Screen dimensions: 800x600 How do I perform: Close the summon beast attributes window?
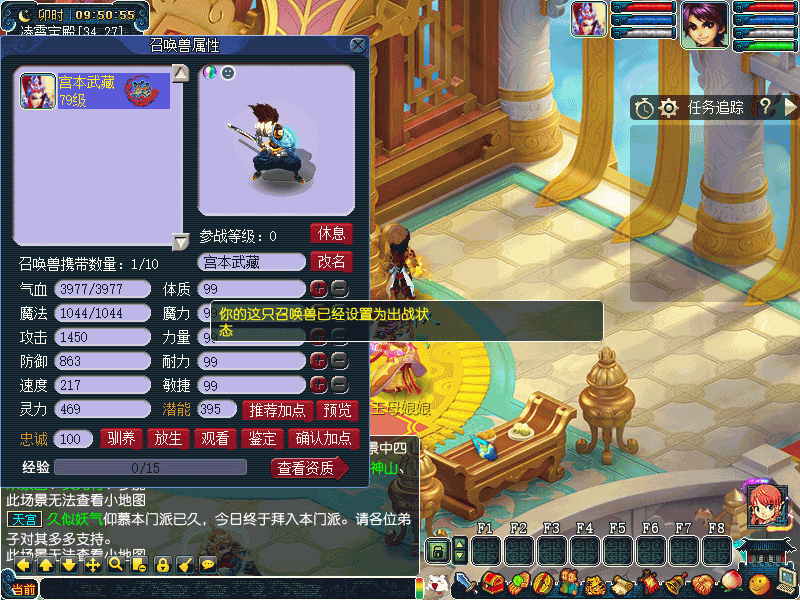coord(357,45)
